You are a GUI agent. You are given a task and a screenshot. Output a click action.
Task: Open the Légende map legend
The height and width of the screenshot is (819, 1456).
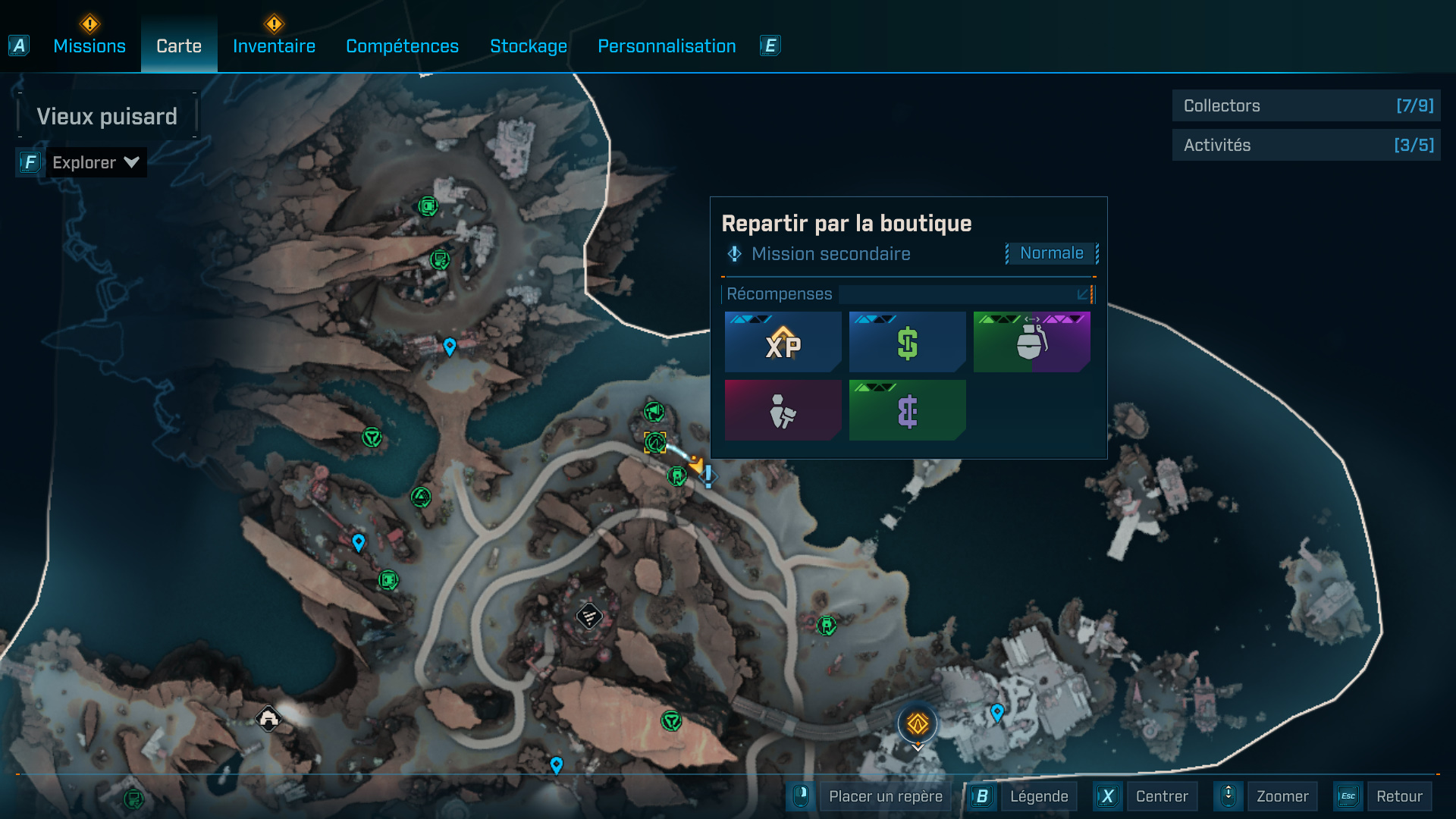[1038, 796]
